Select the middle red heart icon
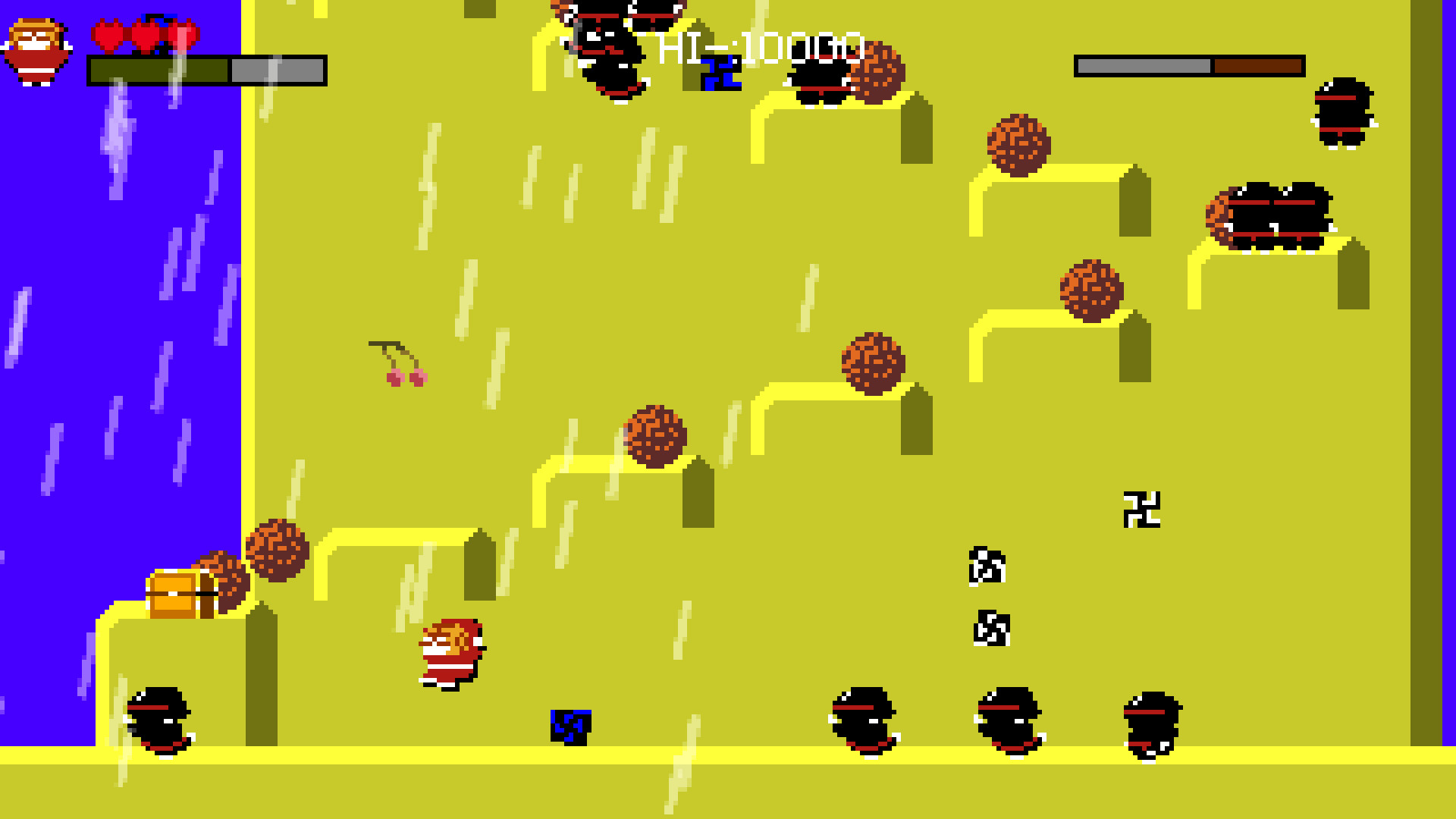This screenshot has height=819, width=1456. [x=148, y=36]
